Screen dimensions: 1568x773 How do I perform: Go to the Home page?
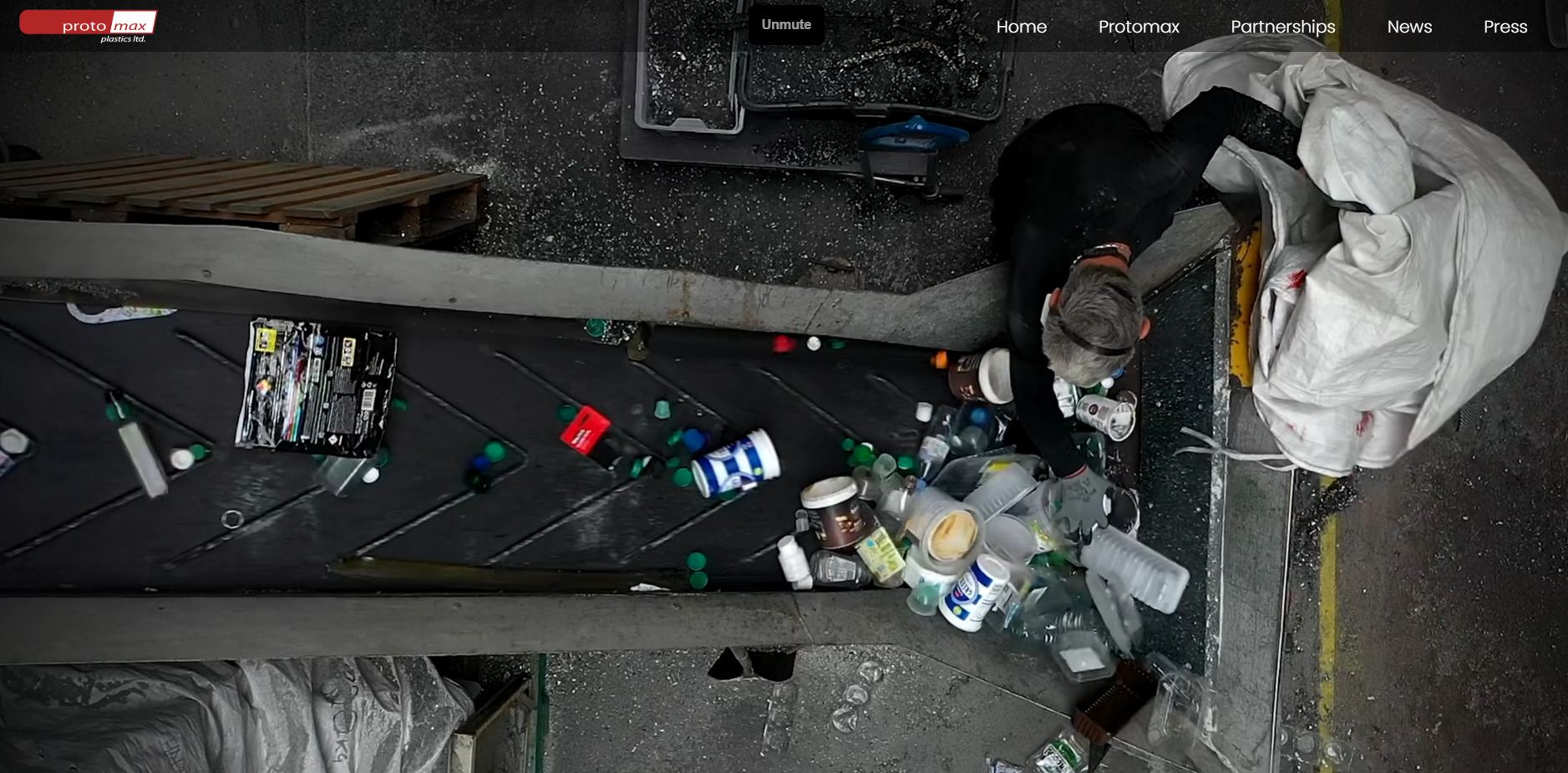[1021, 27]
